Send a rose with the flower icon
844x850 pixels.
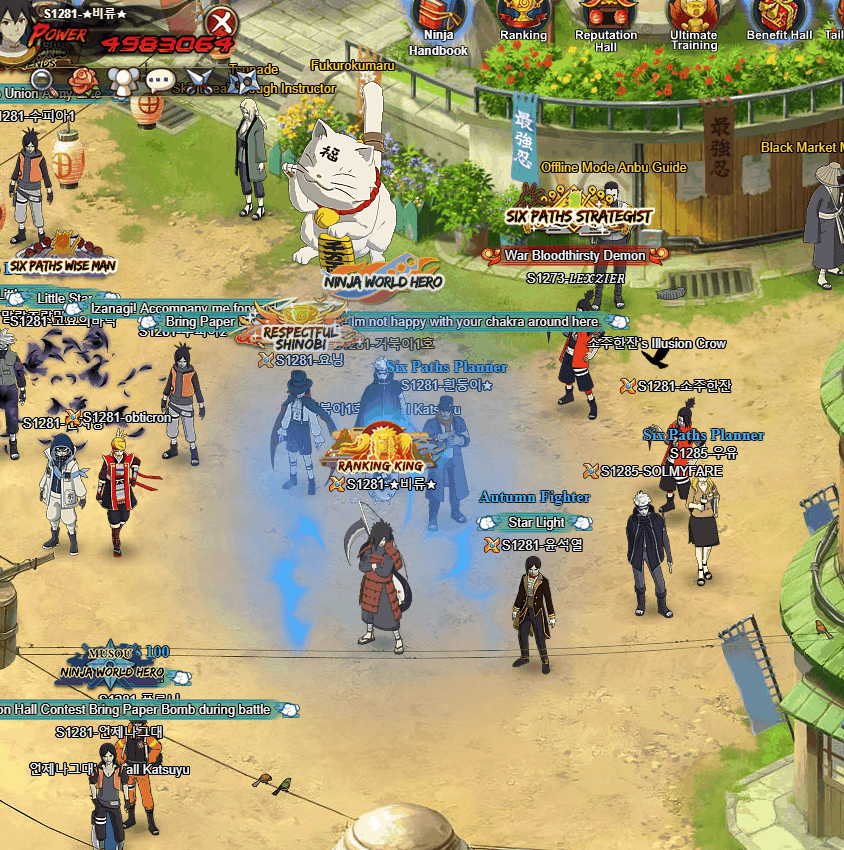point(83,79)
